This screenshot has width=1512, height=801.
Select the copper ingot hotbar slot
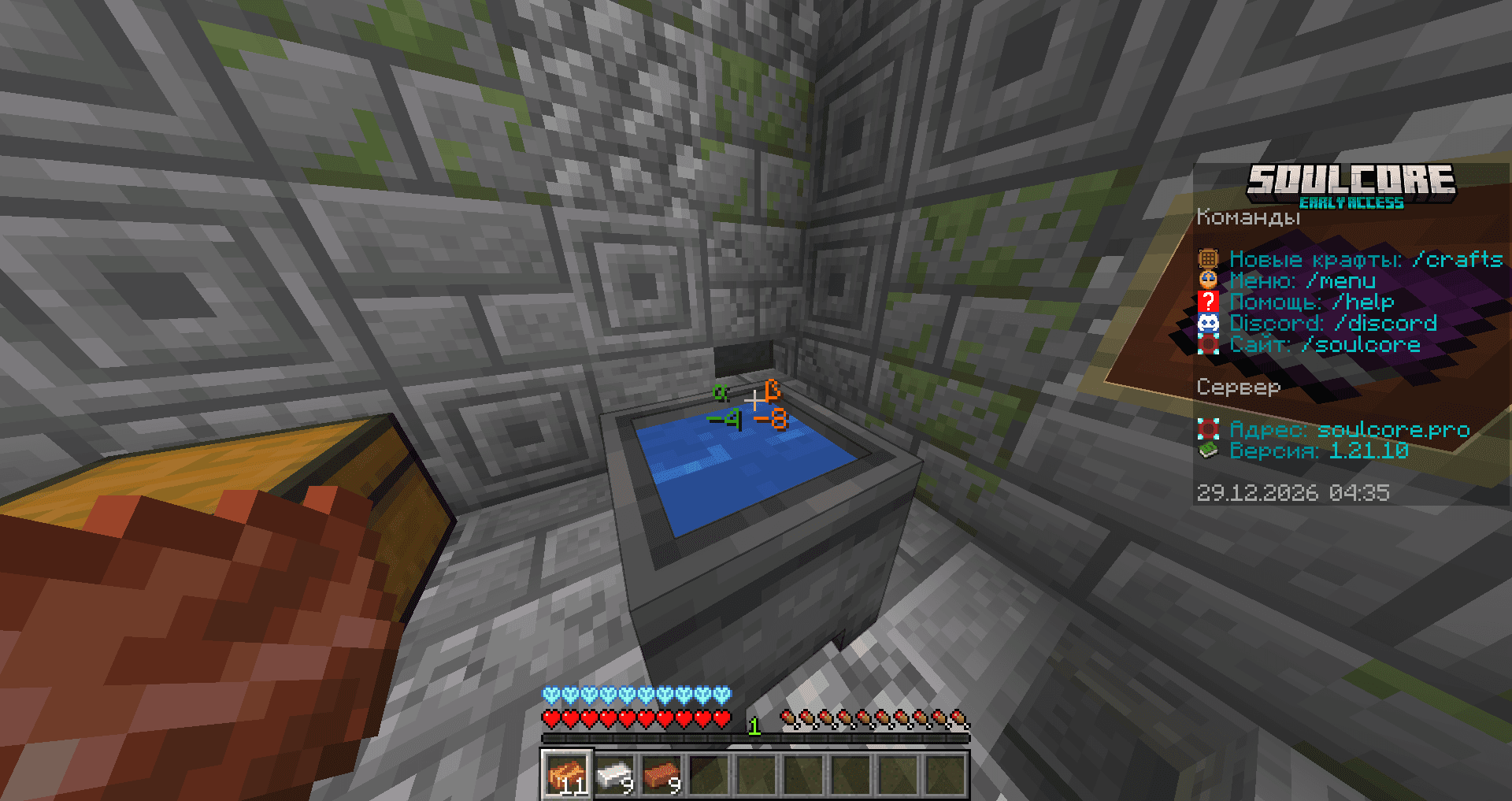(661, 775)
